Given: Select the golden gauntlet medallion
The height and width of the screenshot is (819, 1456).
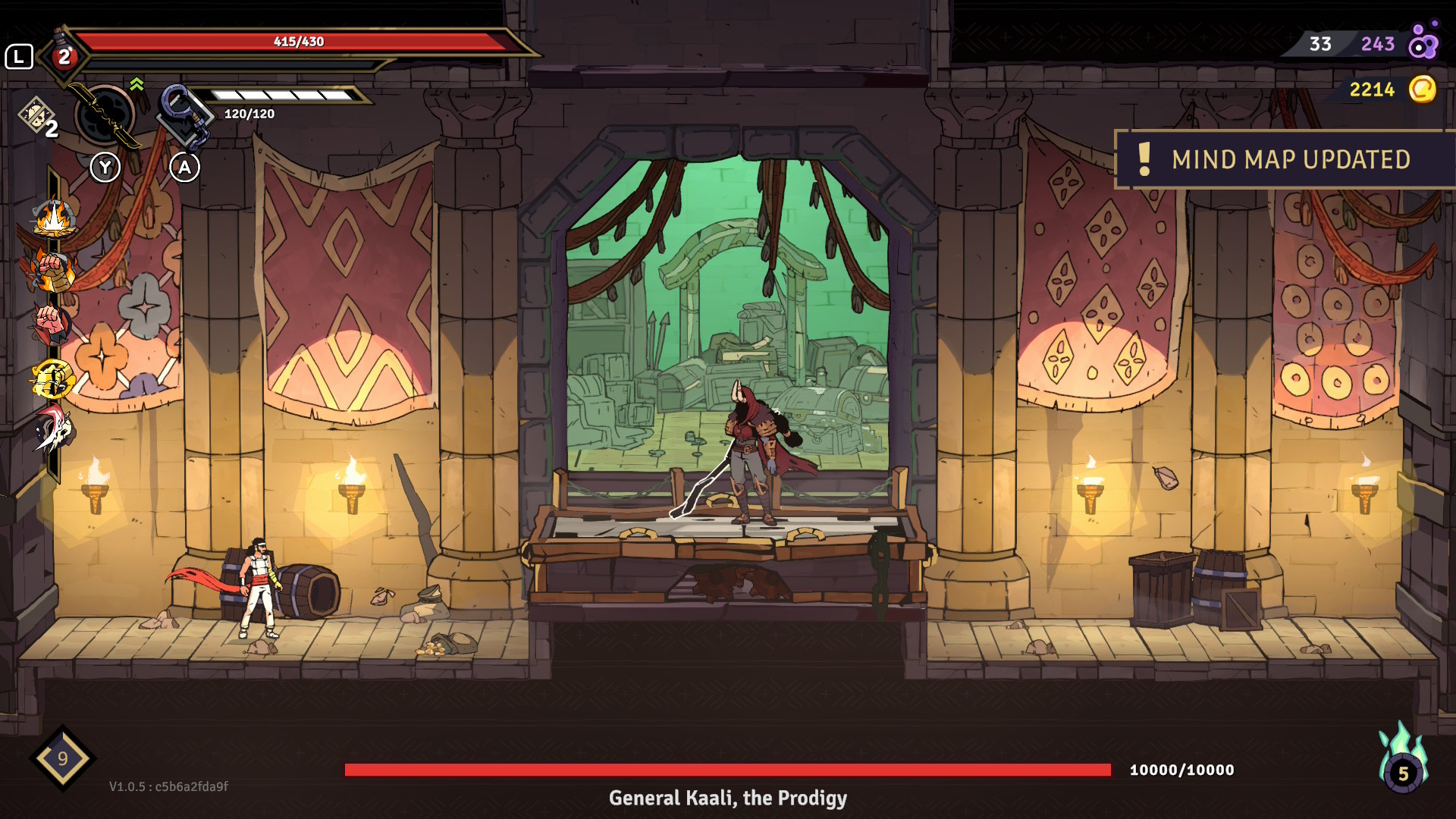Looking at the screenshot, I should [52, 379].
